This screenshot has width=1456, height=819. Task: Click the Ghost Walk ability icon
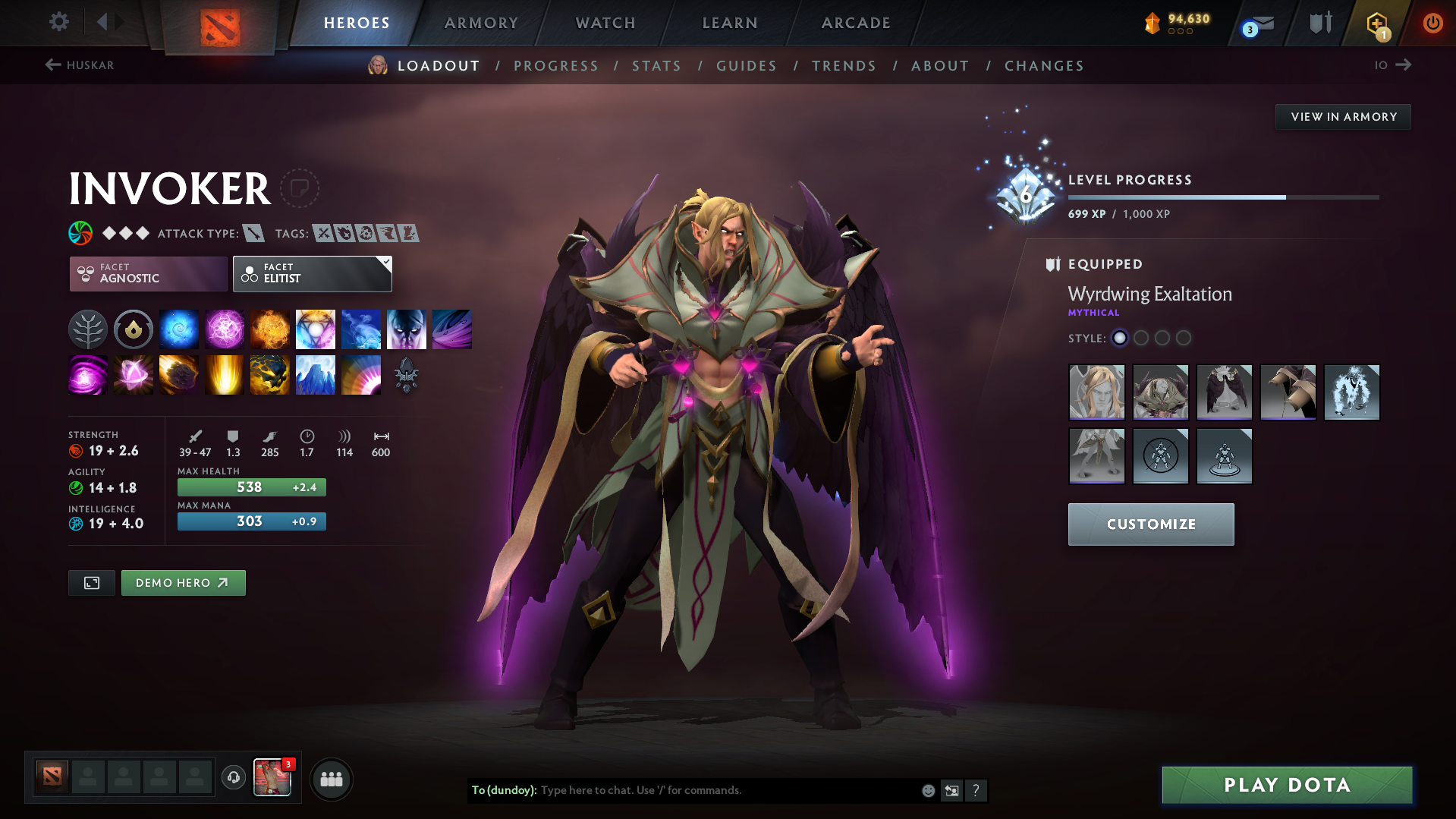[407, 329]
